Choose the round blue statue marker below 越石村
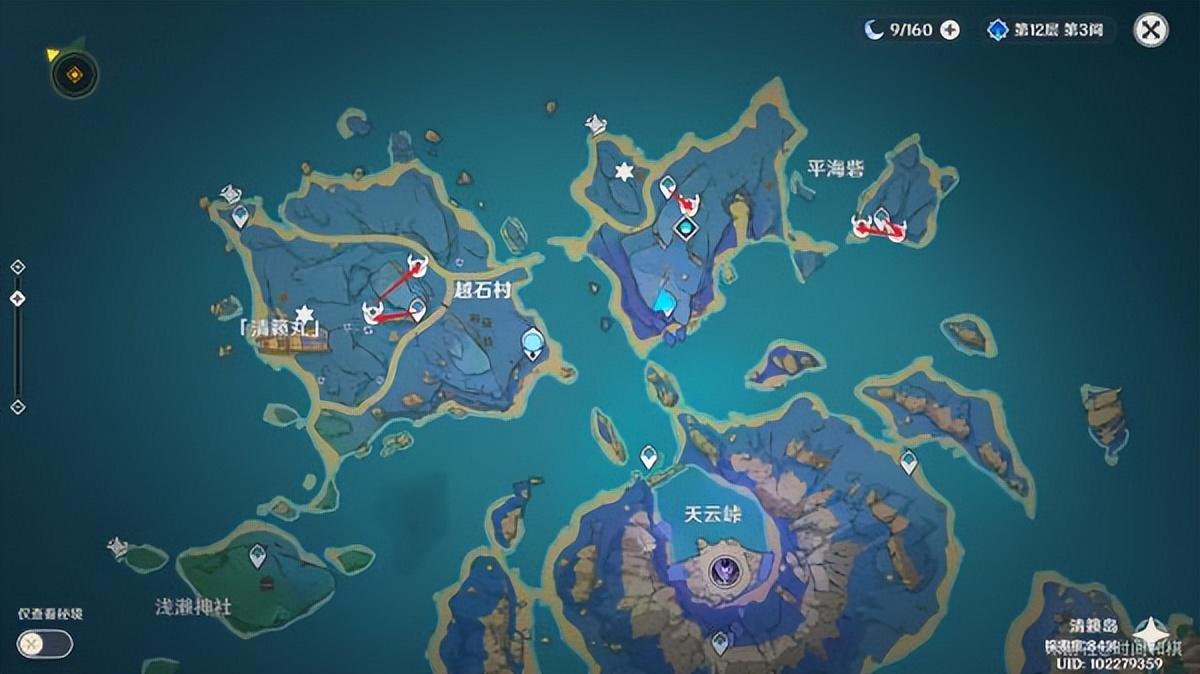1200x674 pixels. [533, 344]
